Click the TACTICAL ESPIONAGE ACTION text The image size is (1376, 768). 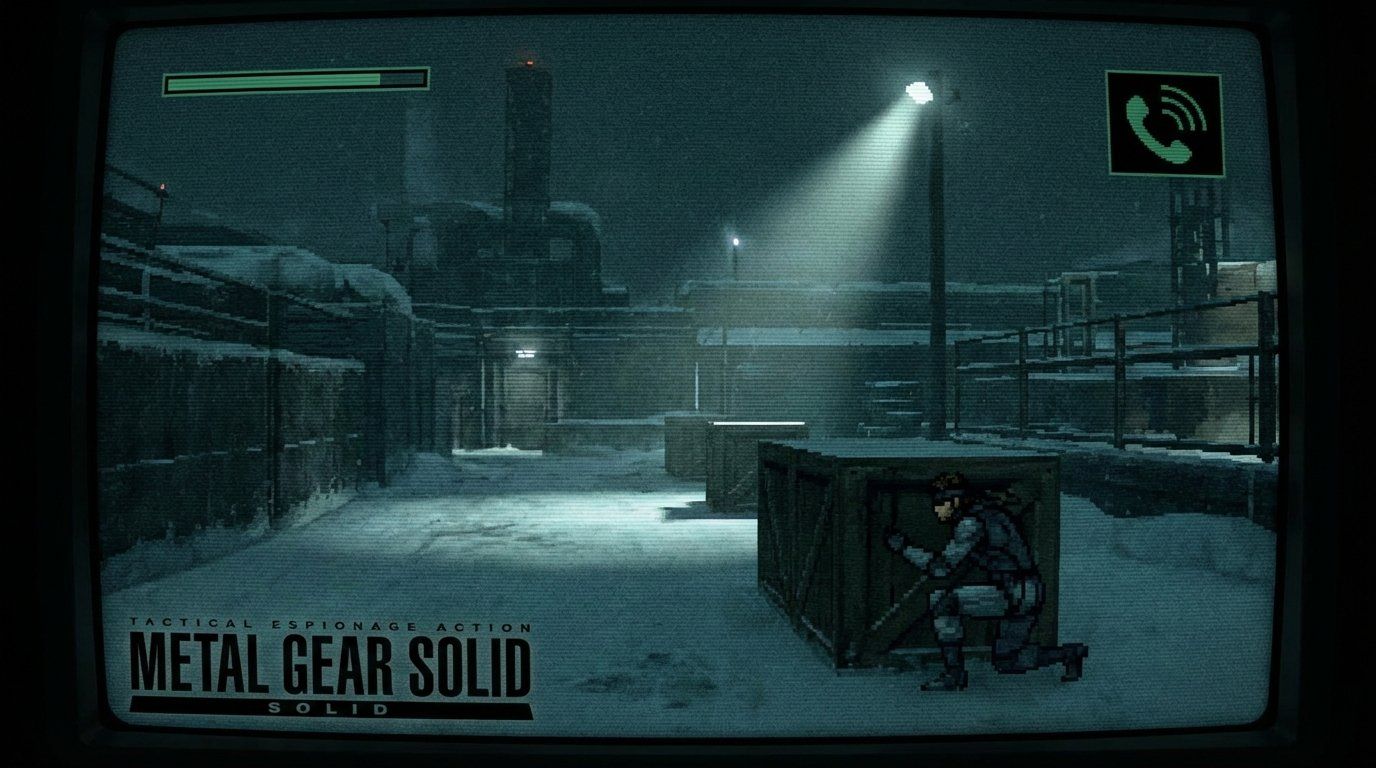click(x=330, y=622)
